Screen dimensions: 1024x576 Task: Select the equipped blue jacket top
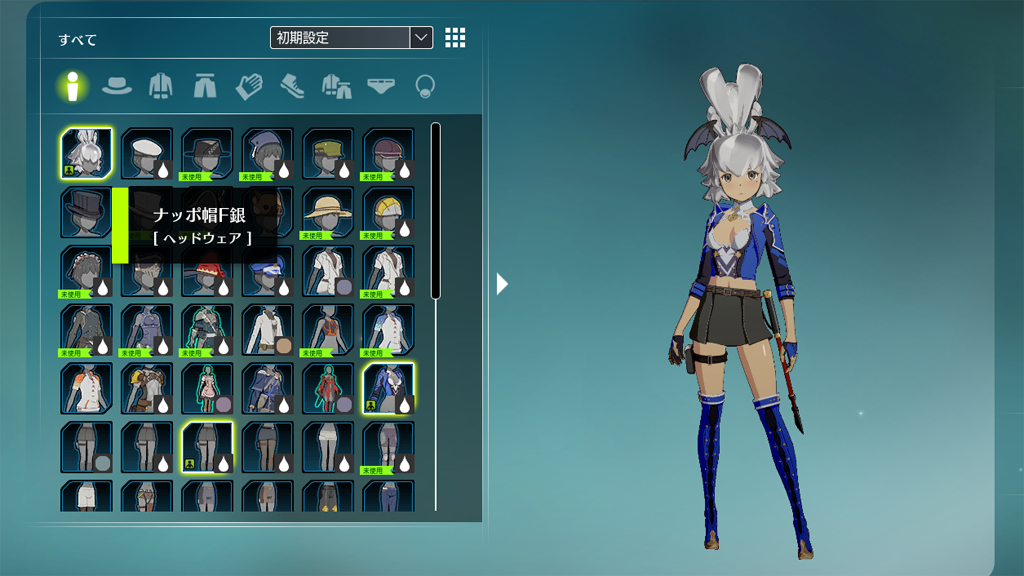[388, 388]
